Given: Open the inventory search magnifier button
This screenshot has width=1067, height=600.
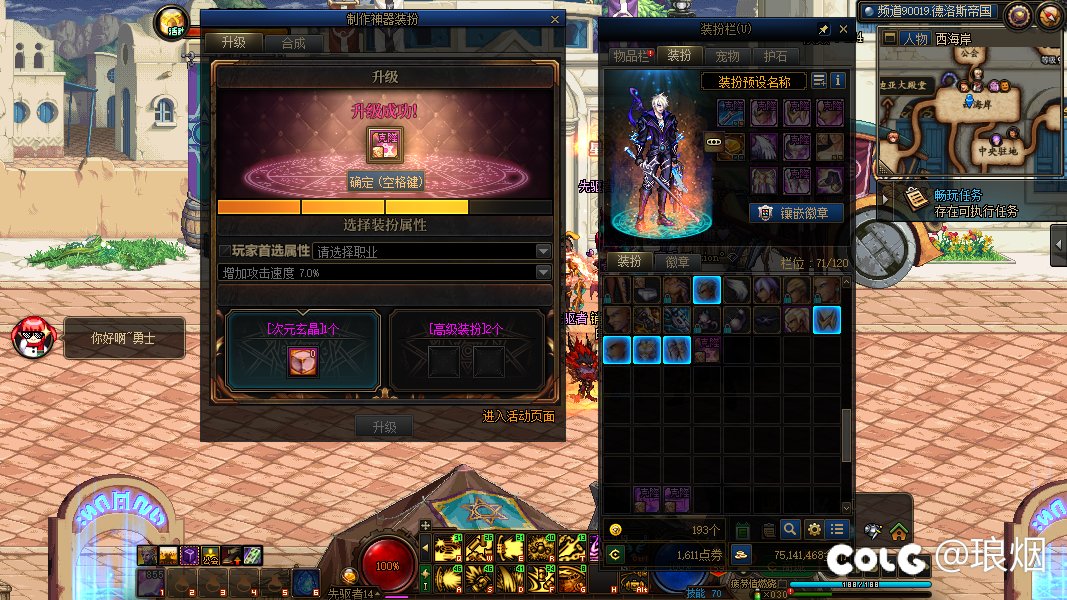Looking at the screenshot, I should 790,529.
